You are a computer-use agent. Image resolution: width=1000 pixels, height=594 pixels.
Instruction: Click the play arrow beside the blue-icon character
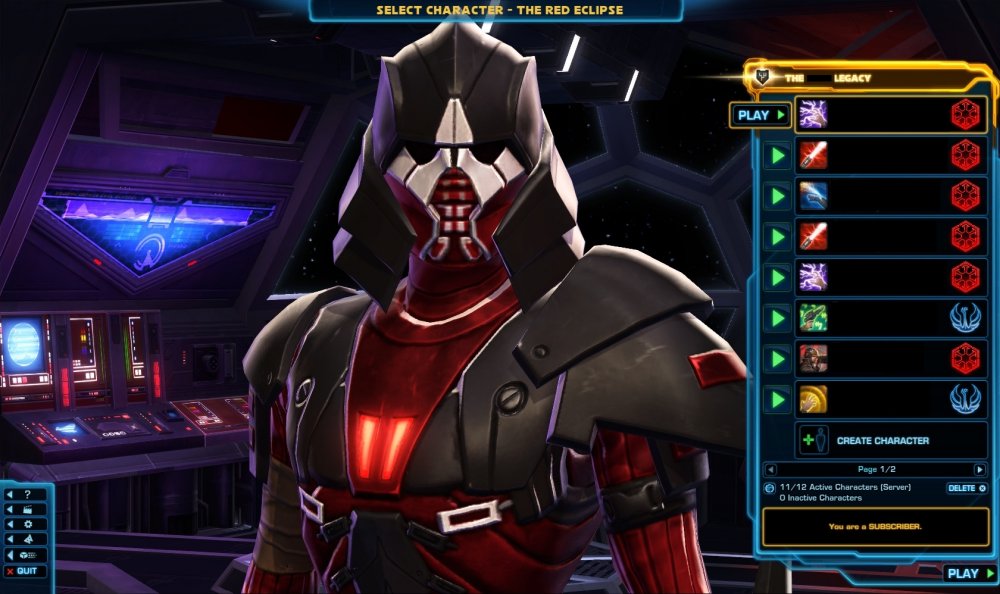(x=775, y=196)
